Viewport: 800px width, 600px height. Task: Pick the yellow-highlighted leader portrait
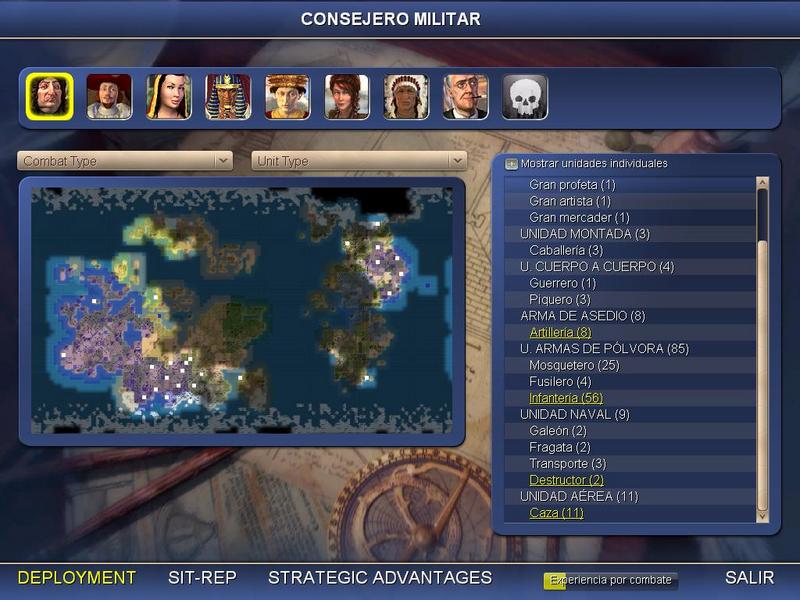tap(49, 97)
